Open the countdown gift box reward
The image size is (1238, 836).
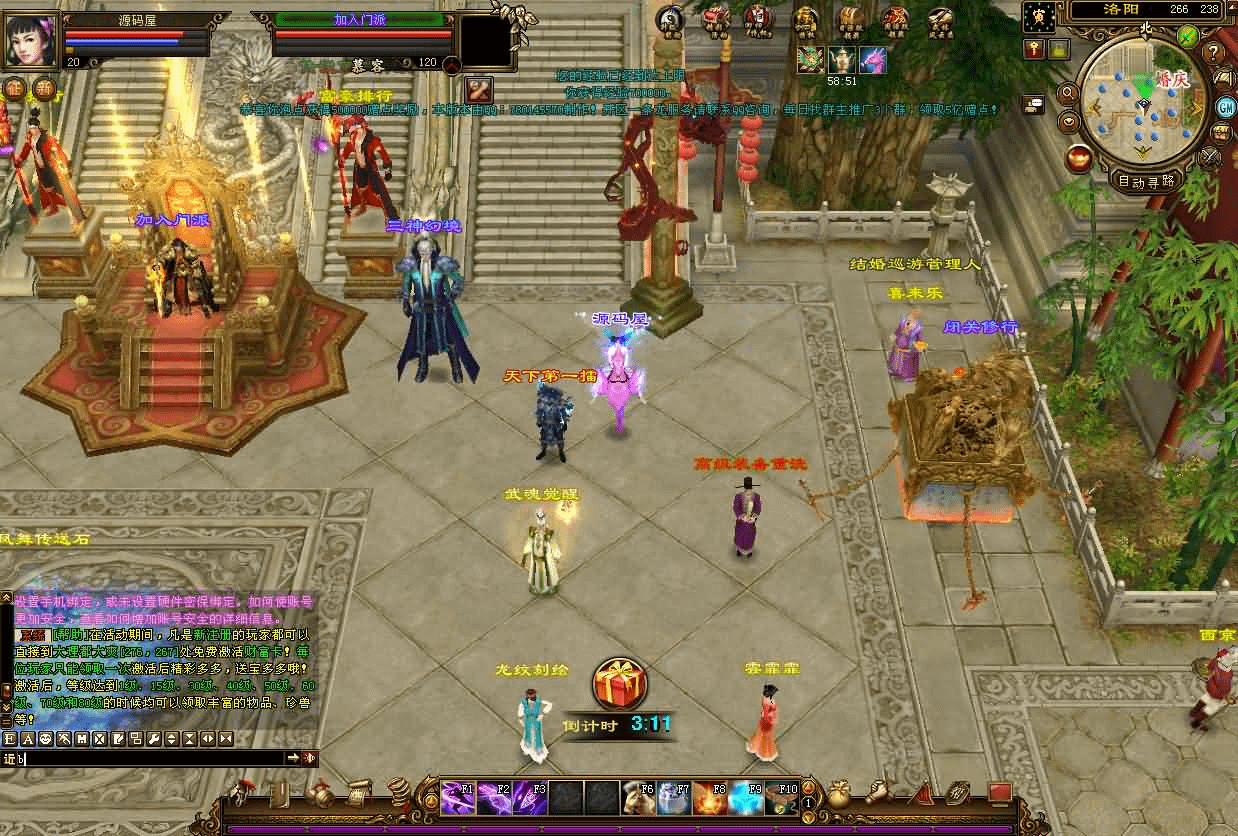619,685
